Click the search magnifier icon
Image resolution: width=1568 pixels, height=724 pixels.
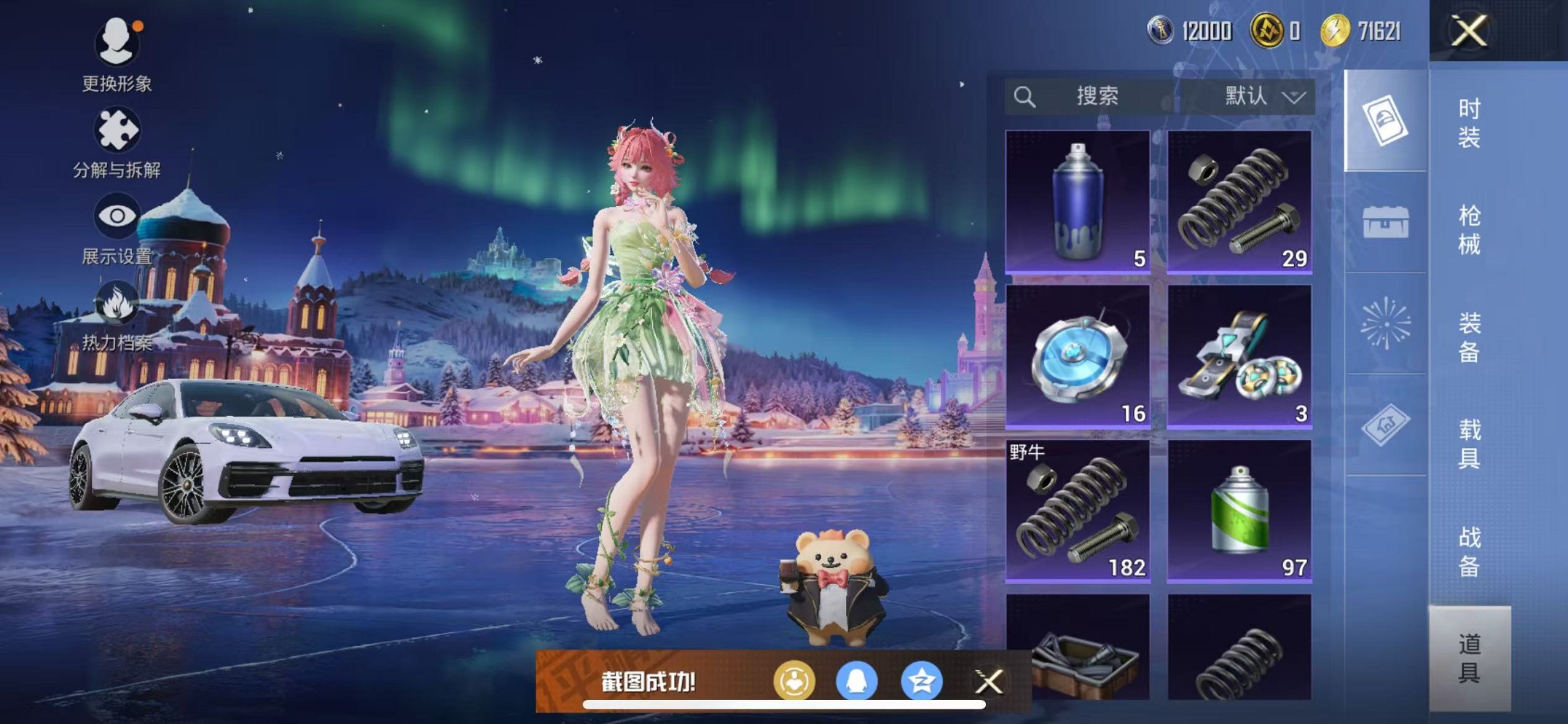tap(1026, 95)
